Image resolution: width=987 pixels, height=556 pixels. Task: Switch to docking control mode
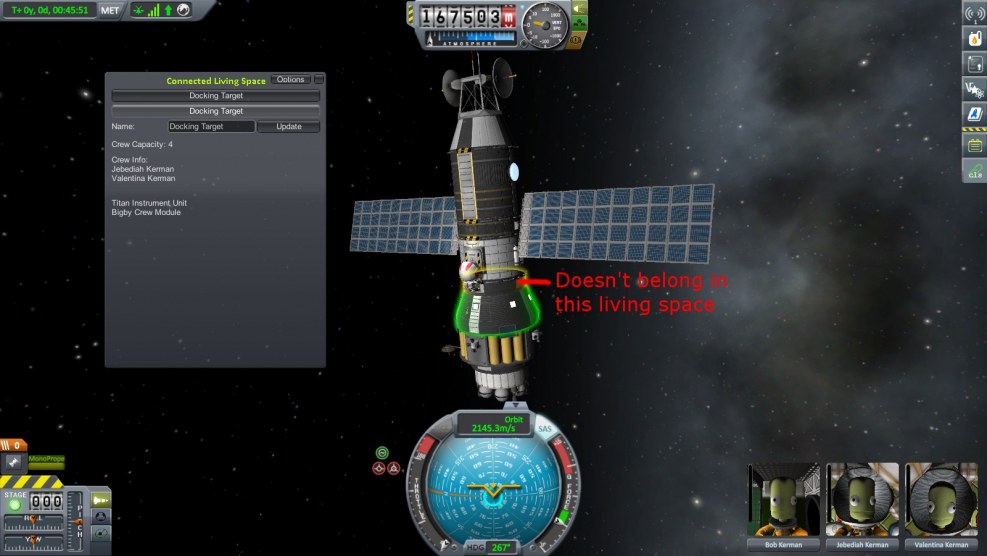(x=101, y=516)
